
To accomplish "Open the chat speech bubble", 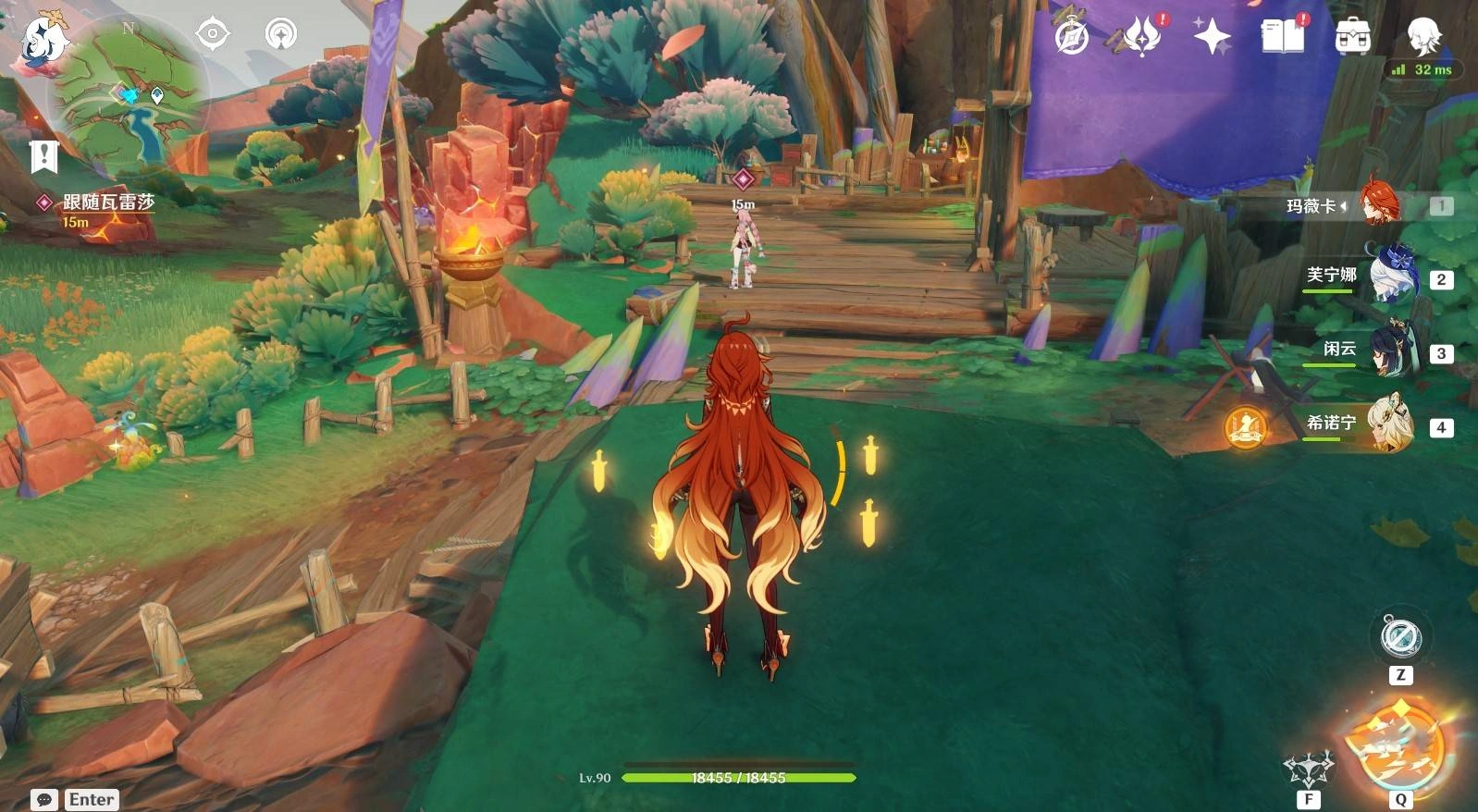I will (44, 799).
